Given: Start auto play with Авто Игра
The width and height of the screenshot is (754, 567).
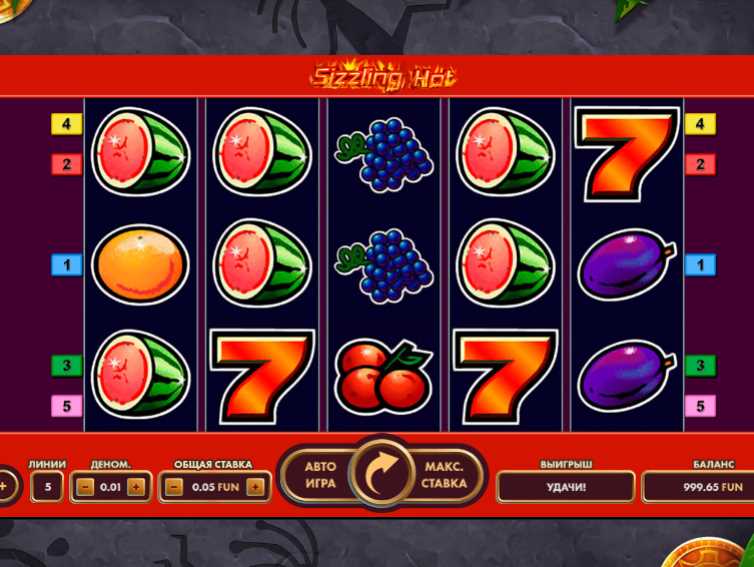Looking at the screenshot, I should tap(320, 475).
